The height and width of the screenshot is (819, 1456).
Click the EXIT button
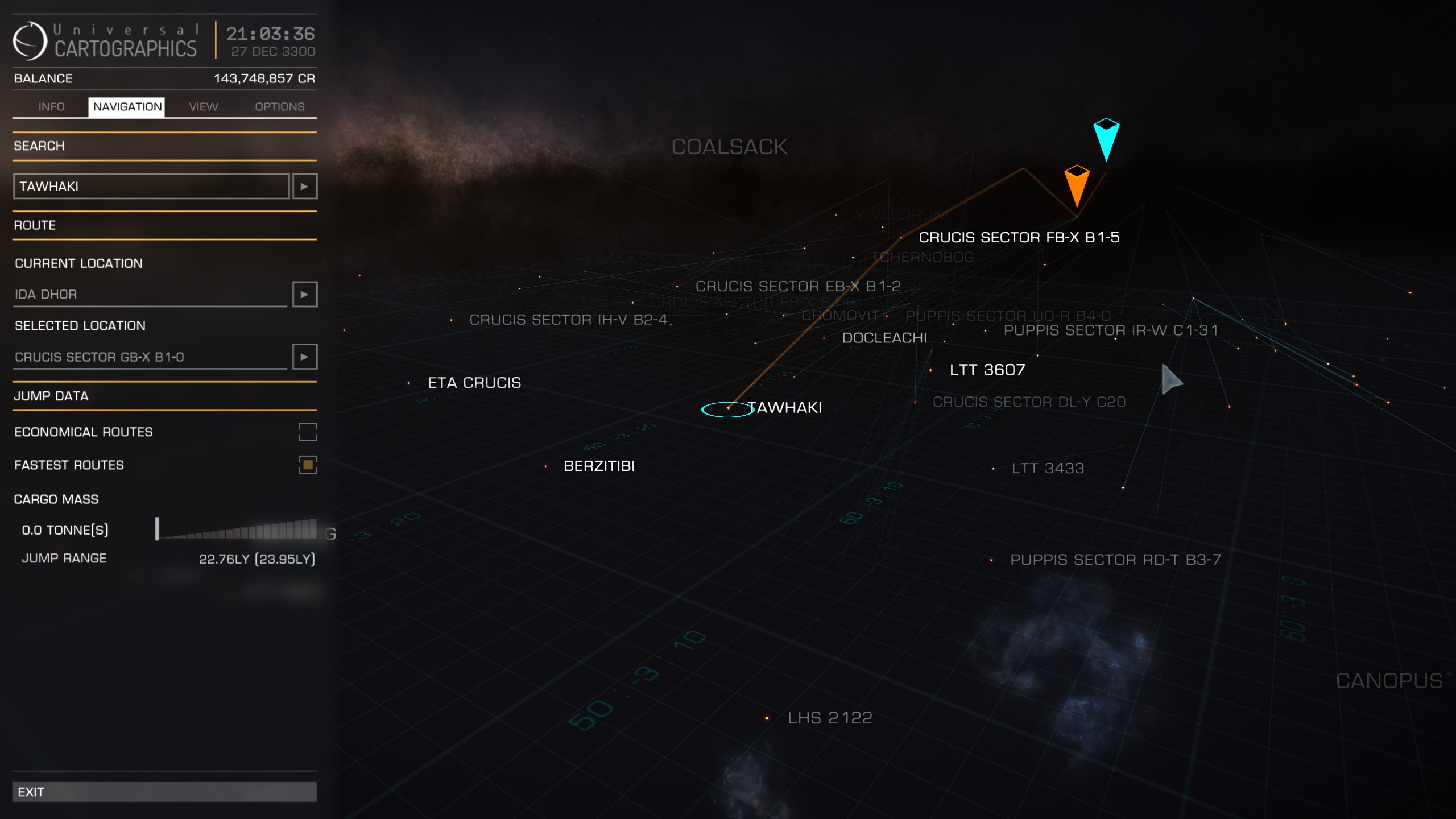click(x=165, y=791)
